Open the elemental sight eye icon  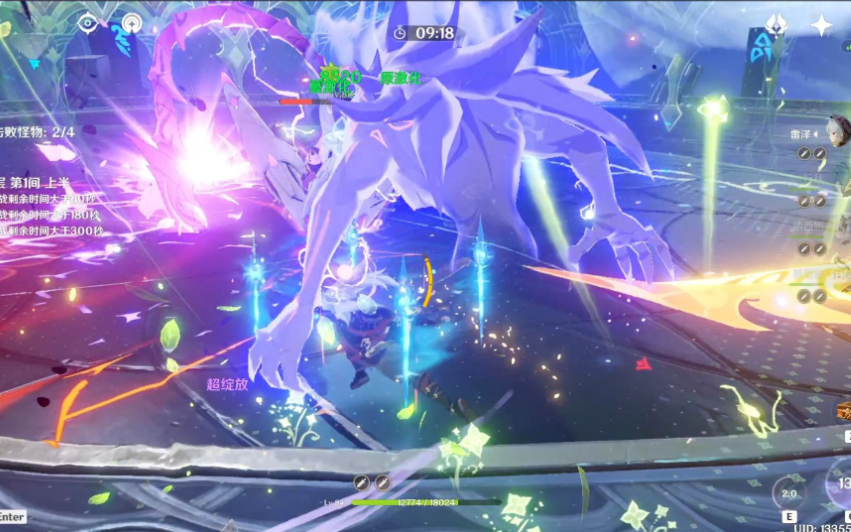click(x=87, y=22)
